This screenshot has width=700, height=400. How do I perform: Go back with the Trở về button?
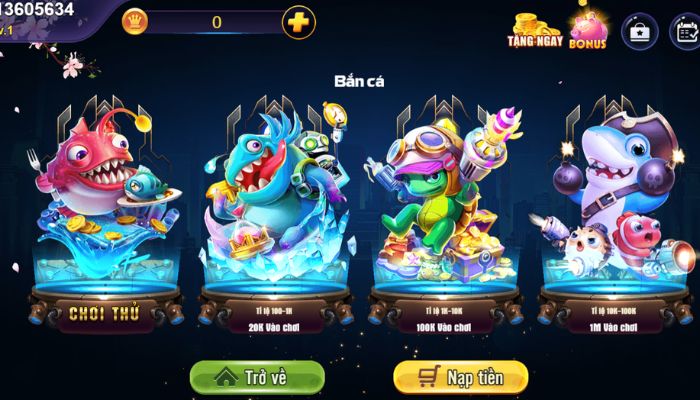coord(257,378)
